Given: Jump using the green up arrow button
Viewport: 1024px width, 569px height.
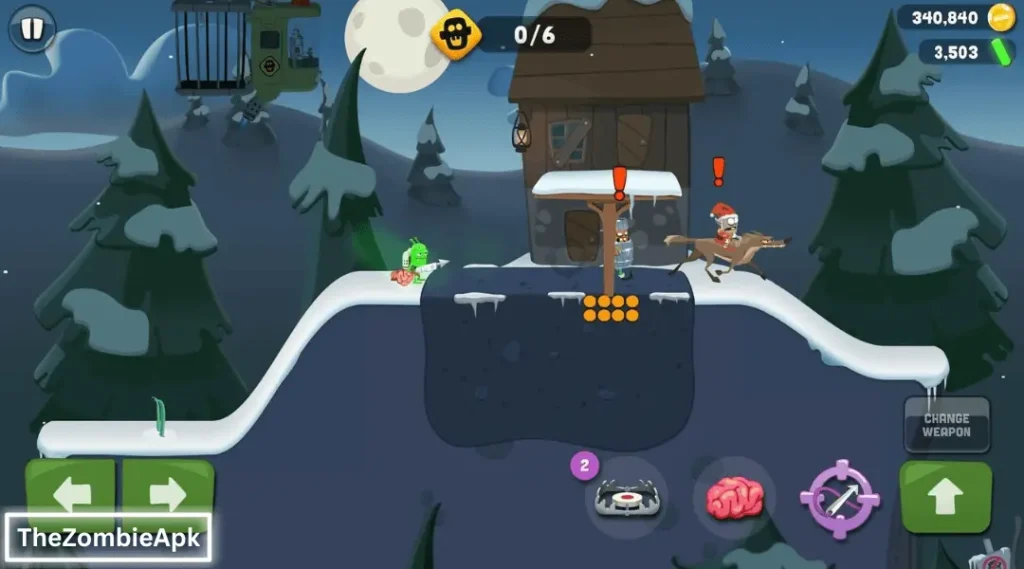Looking at the screenshot, I should [946, 497].
